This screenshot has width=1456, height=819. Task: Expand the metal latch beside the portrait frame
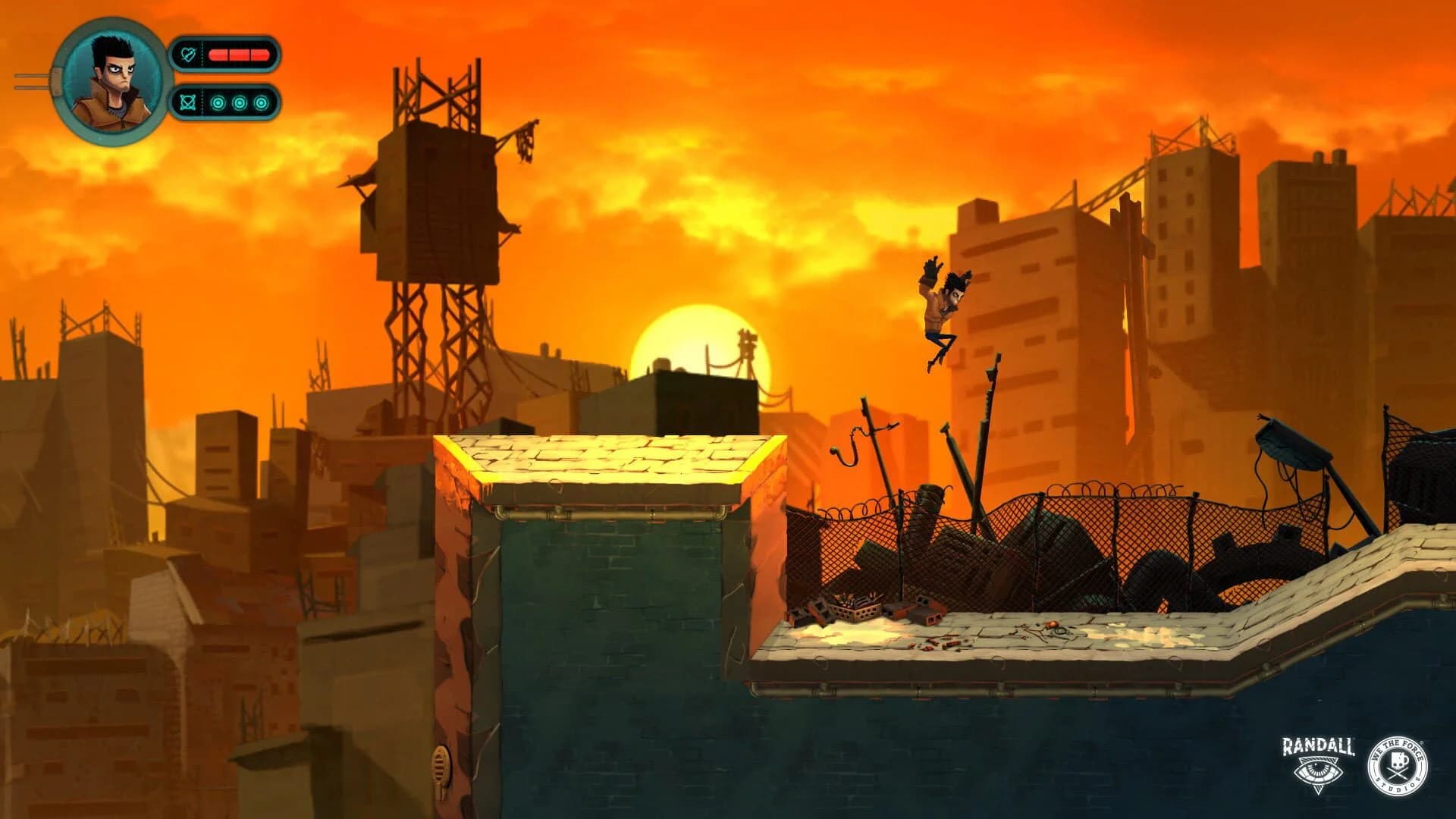pos(56,82)
